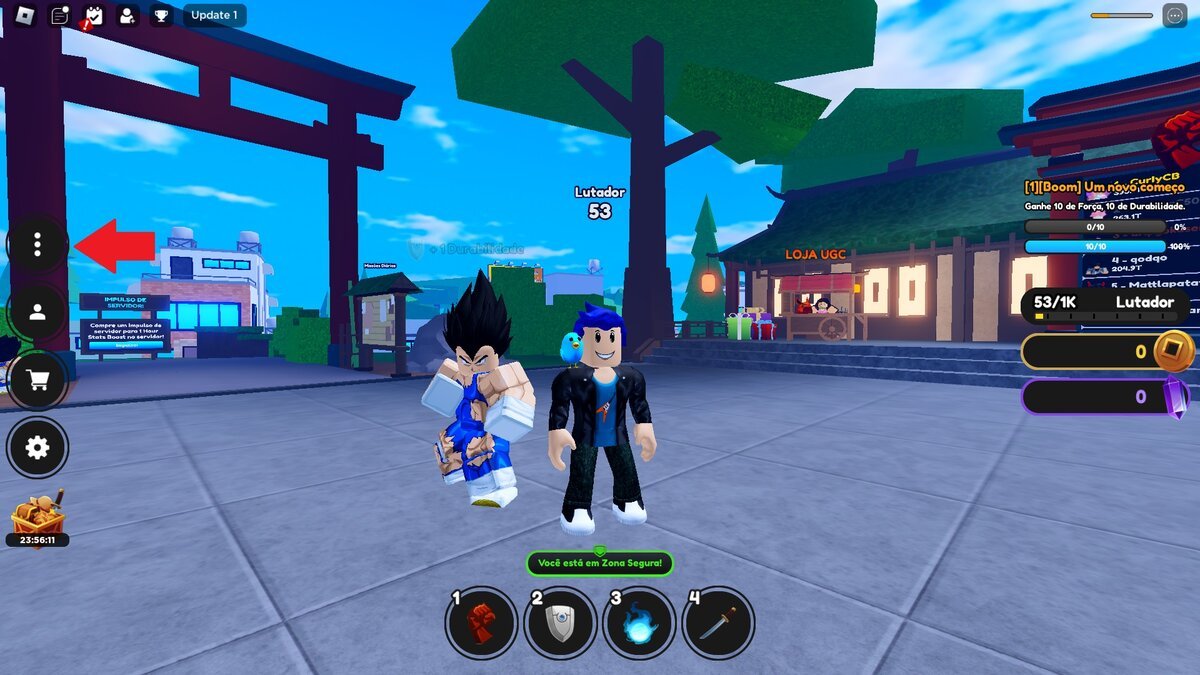Open the three-dots side menu button
The width and height of the screenshot is (1200, 675).
tap(37, 243)
